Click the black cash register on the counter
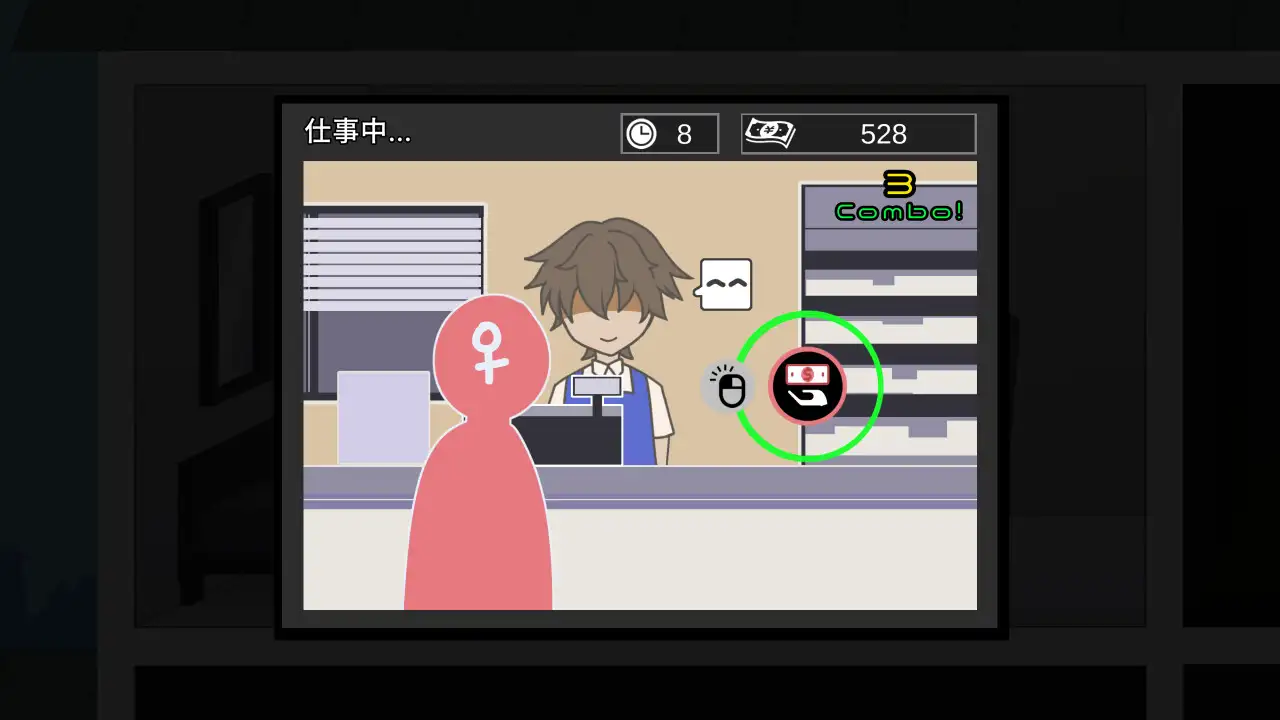 coord(575,435)
